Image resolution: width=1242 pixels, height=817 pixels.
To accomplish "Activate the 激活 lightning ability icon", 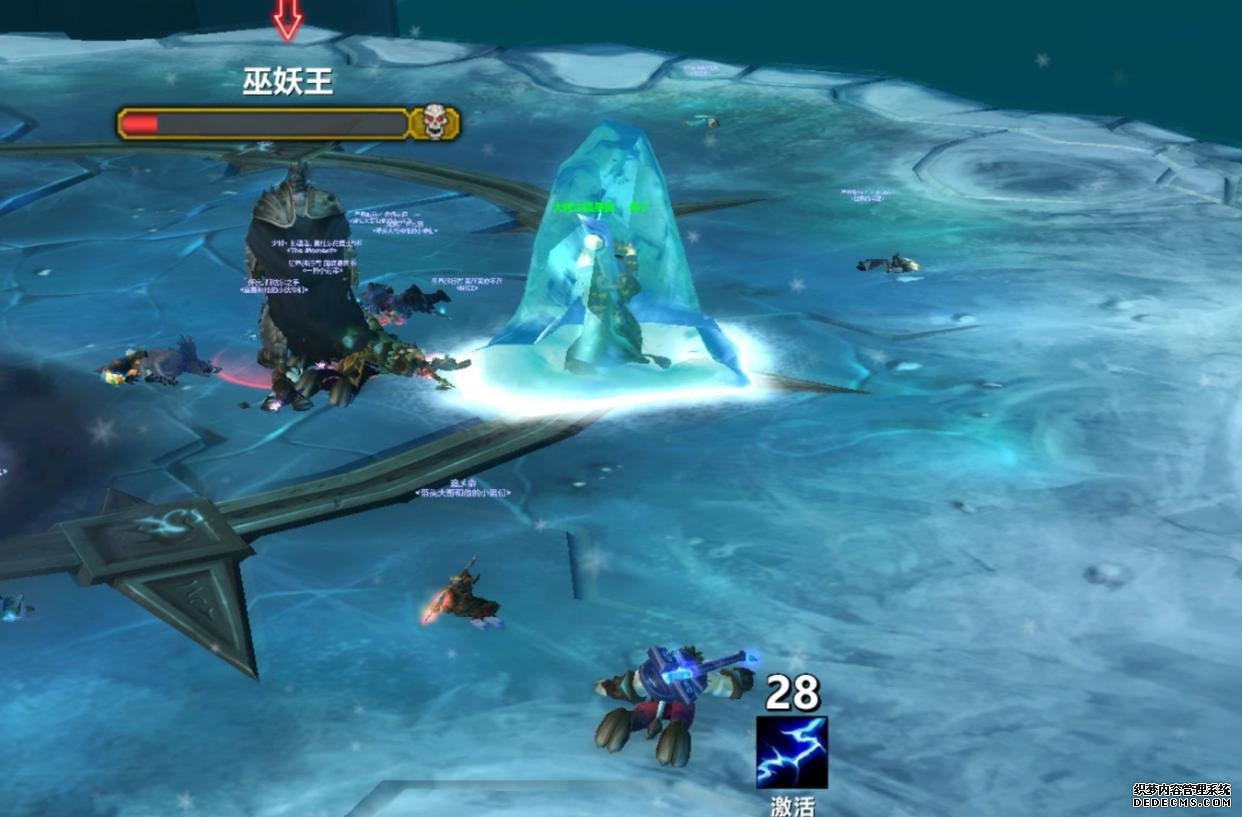I will [x=792, y=752].
